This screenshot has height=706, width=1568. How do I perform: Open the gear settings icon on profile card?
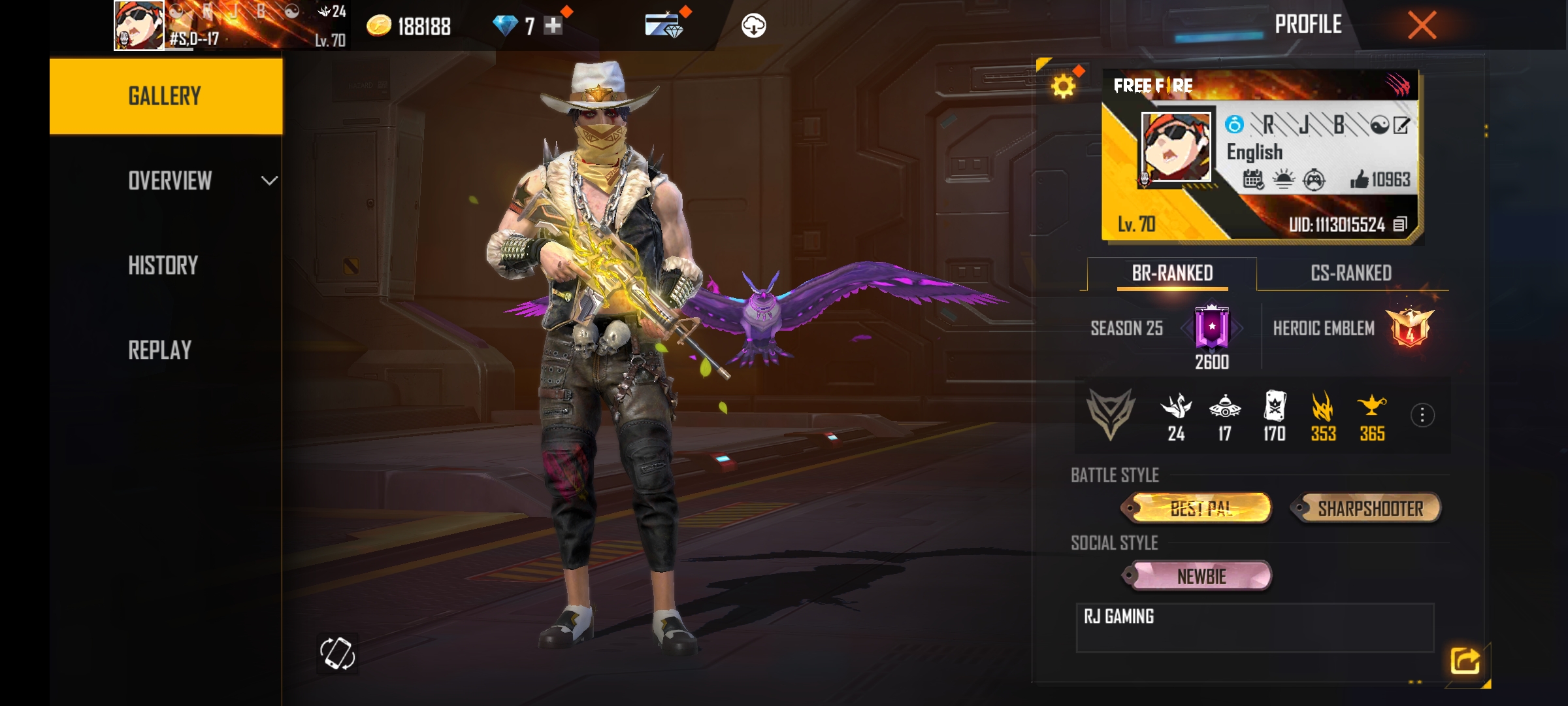(1063, 86)
